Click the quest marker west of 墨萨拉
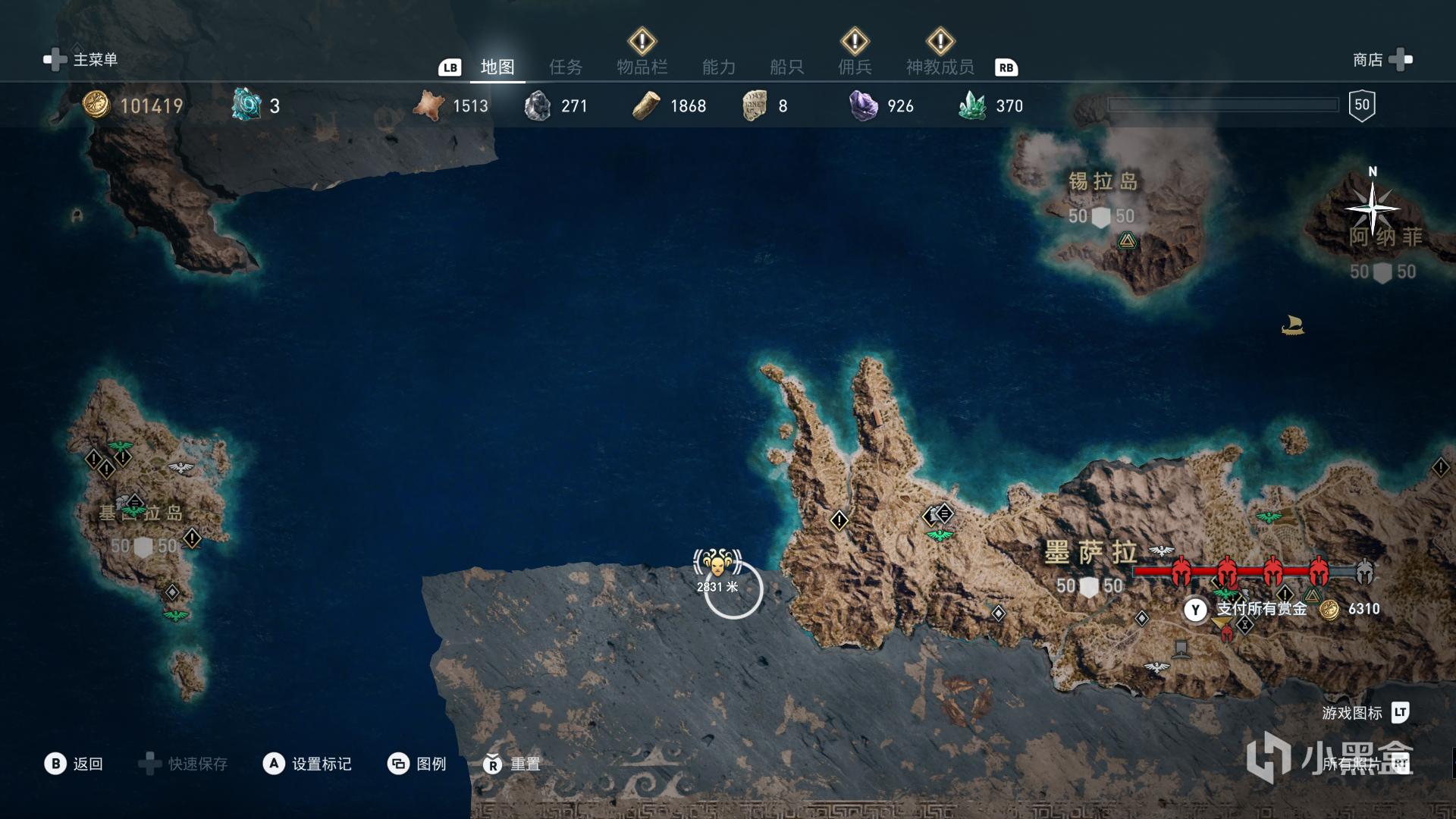The image size is (1456, 819). 839,520
